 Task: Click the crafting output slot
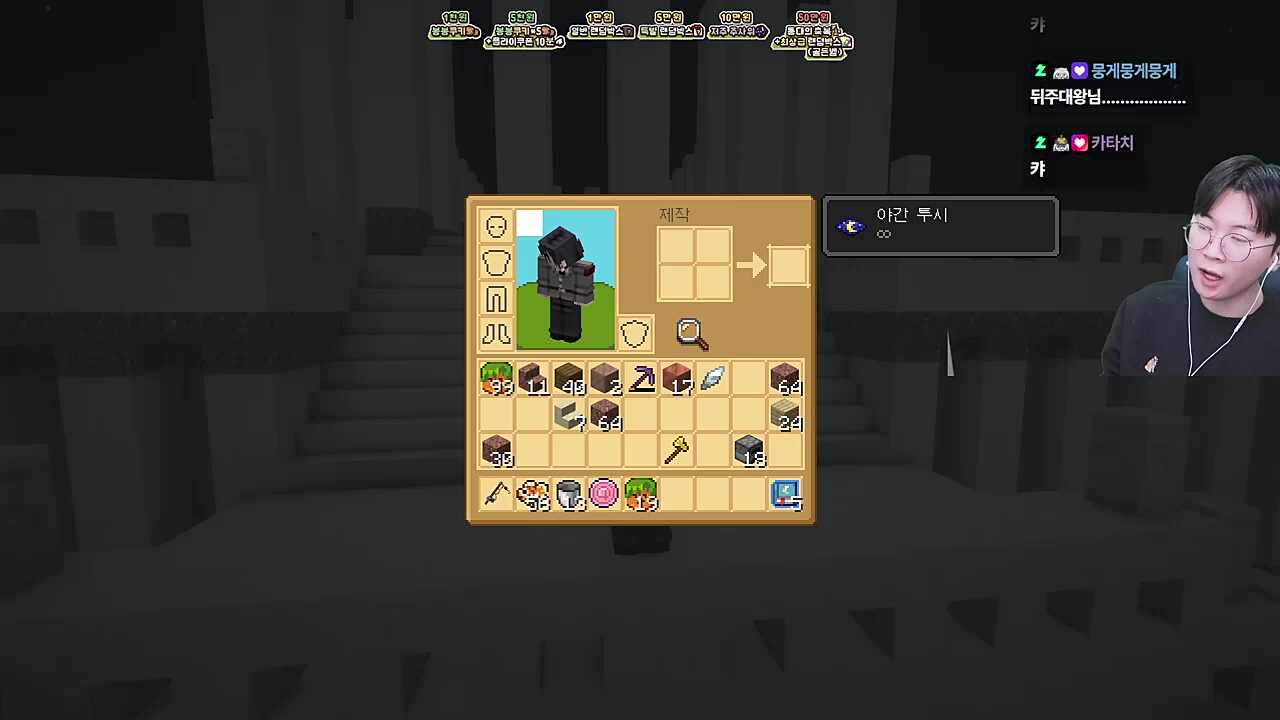tap(788, 266)
